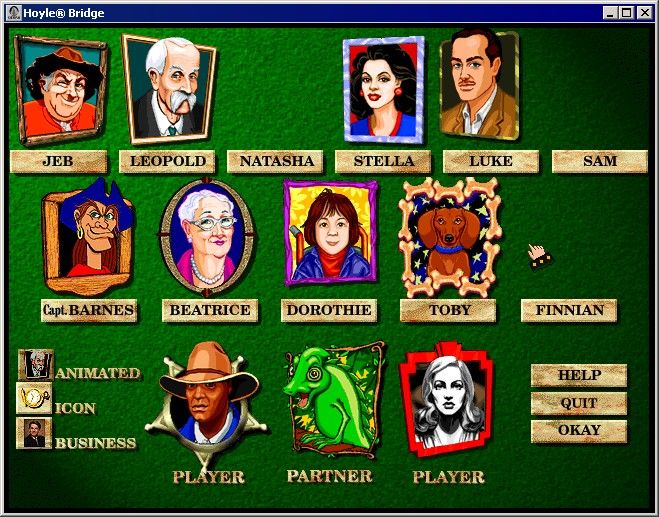Image resolution: width=659 pixels, height=517 pixels.
Task: Select the DOROTHIE name button
Action: (329, 310)
